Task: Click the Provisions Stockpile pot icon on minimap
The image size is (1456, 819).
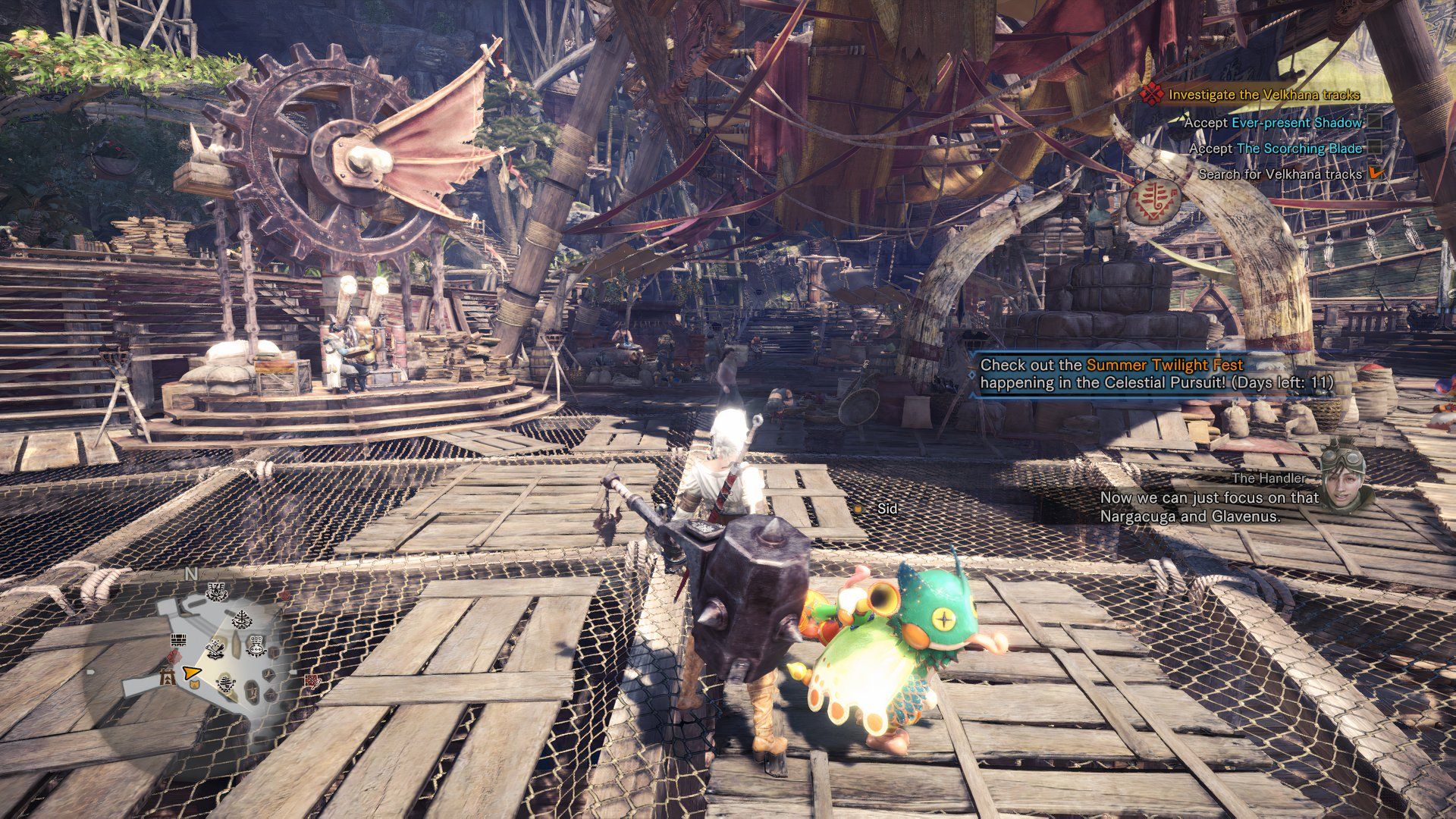Action: tap(256, 645)
